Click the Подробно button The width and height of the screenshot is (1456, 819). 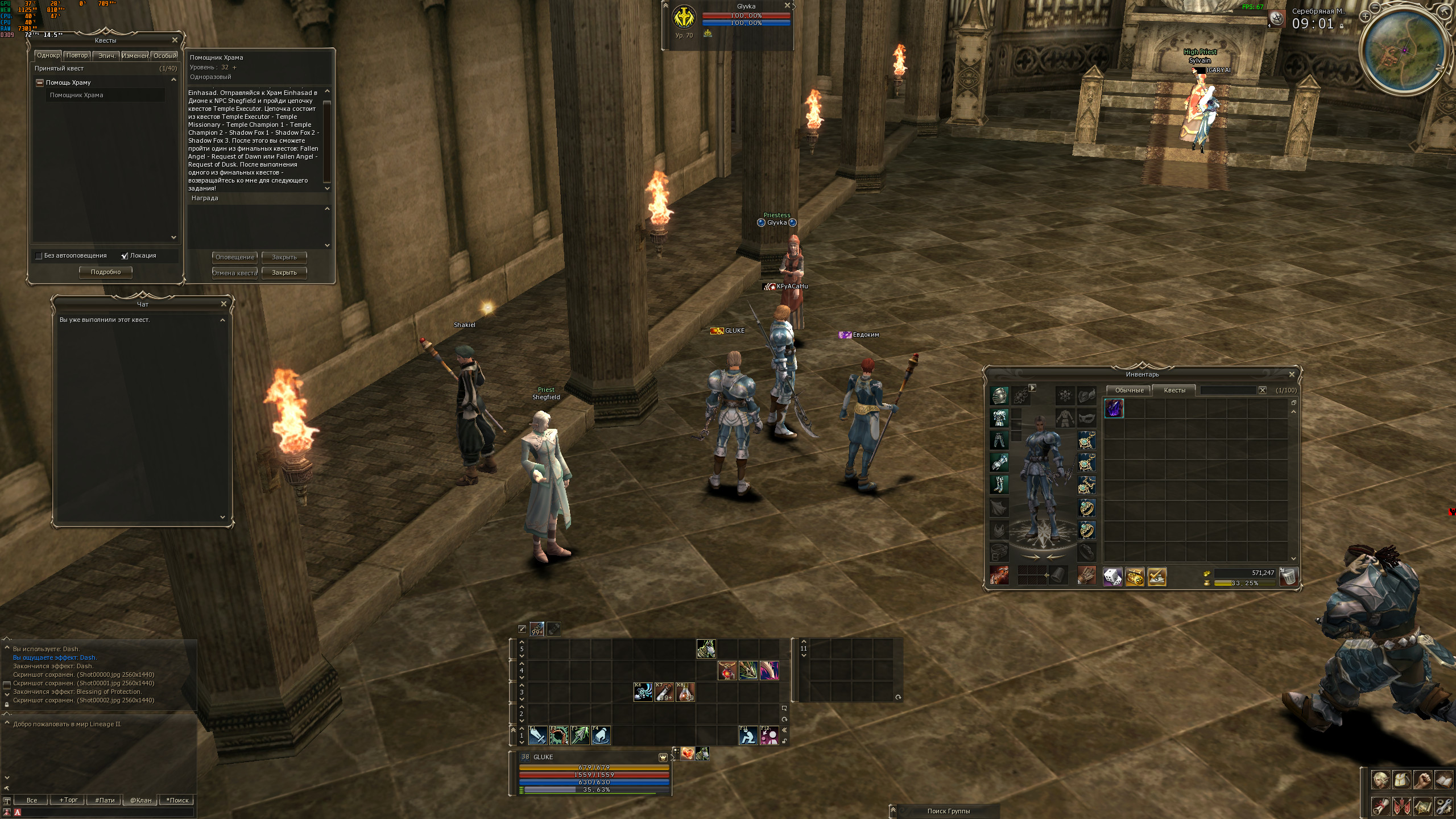pyautogui.click(x=106, y=272)
